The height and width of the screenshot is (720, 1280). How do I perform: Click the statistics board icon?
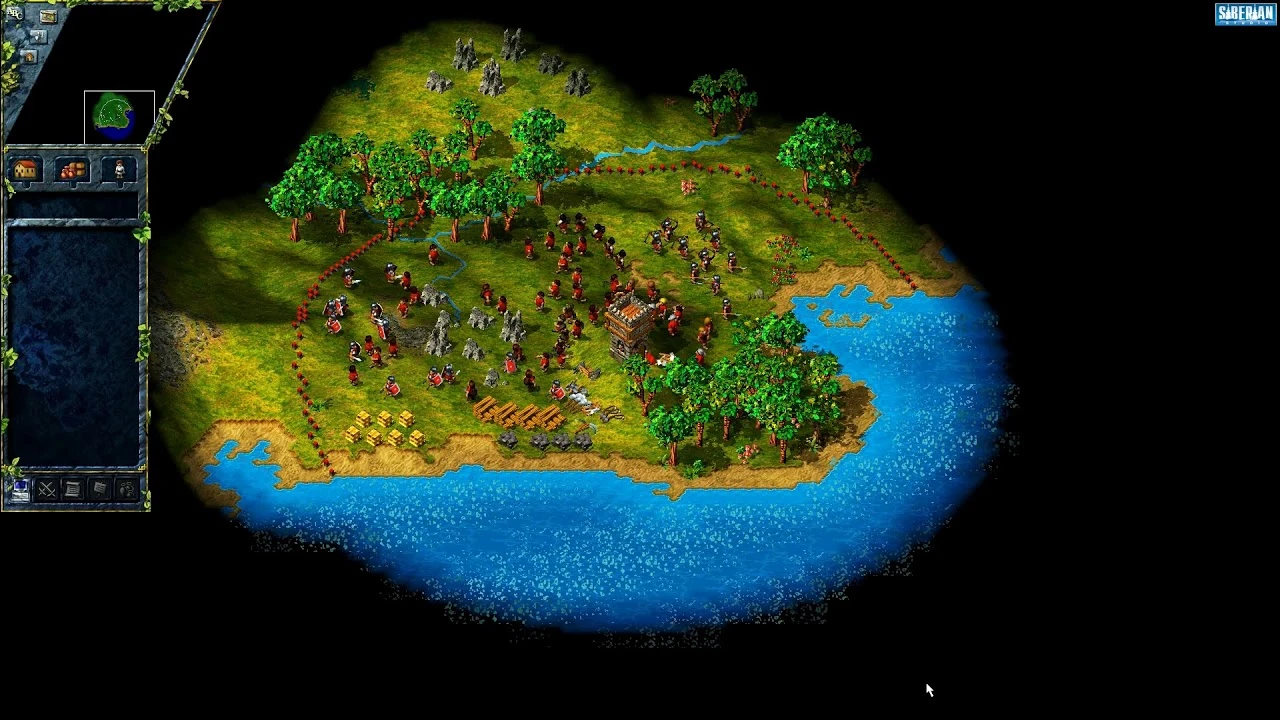(x=98, y=489)
